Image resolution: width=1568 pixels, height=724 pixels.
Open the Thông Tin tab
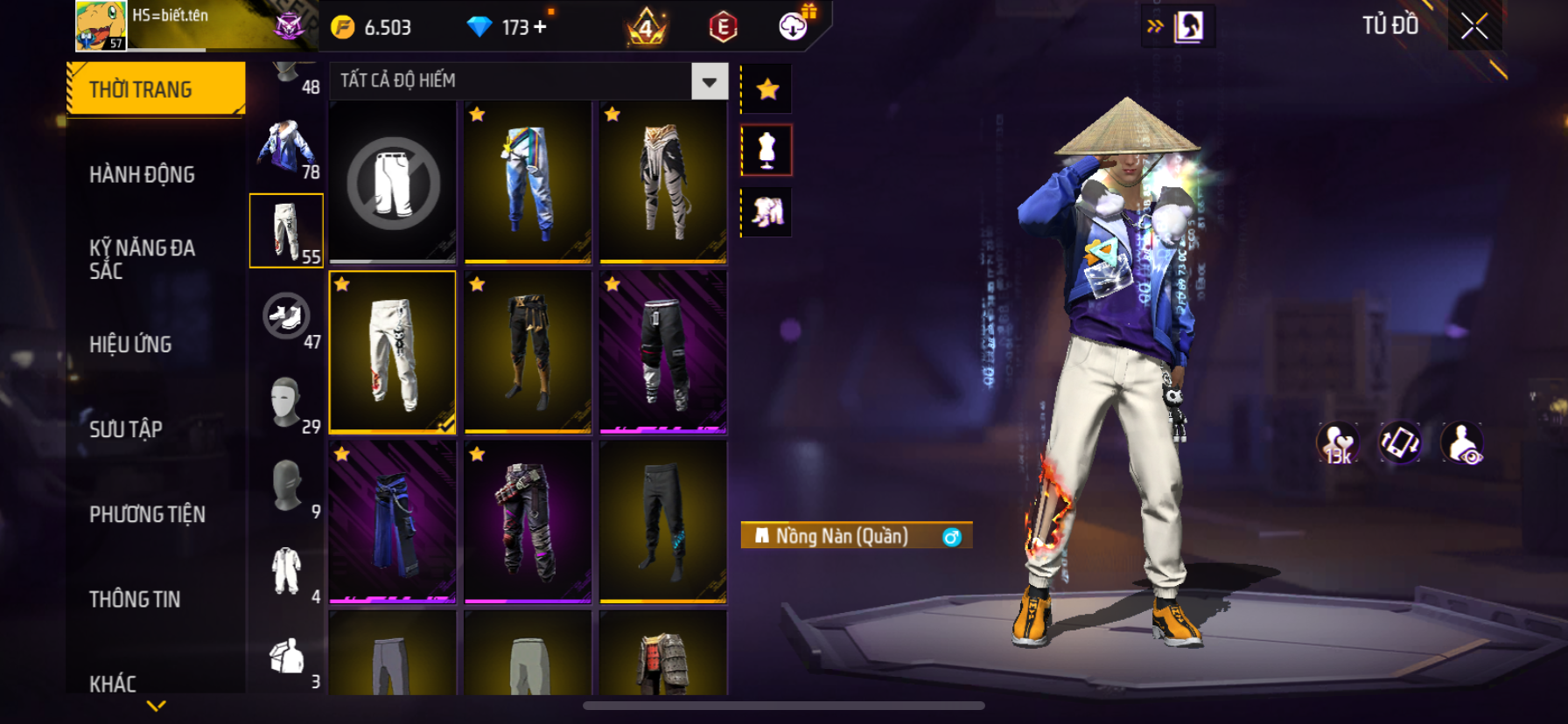tap(135, 599)
